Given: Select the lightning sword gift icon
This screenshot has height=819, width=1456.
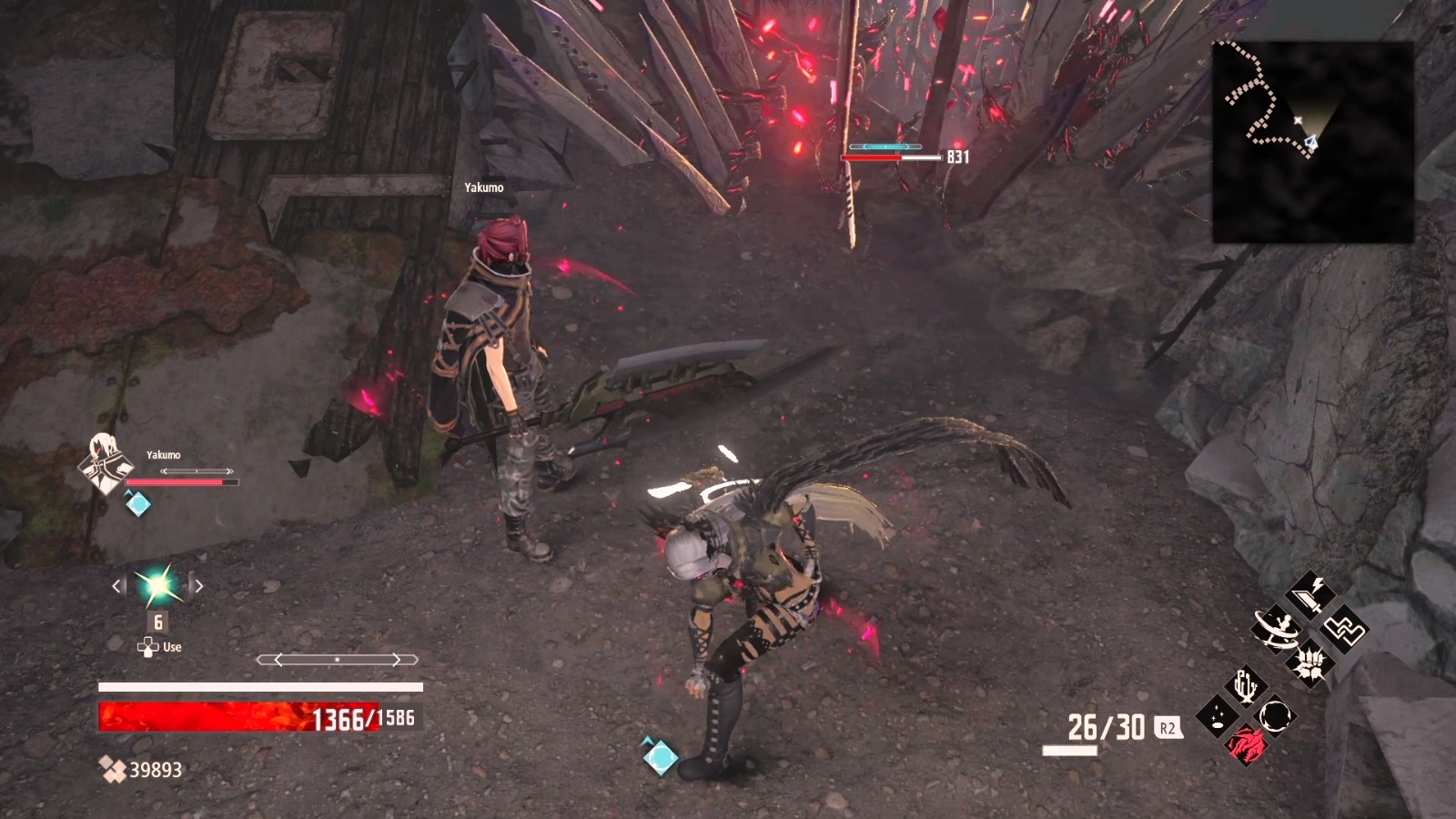Looking at the screenshot, I should point(1310,594).
